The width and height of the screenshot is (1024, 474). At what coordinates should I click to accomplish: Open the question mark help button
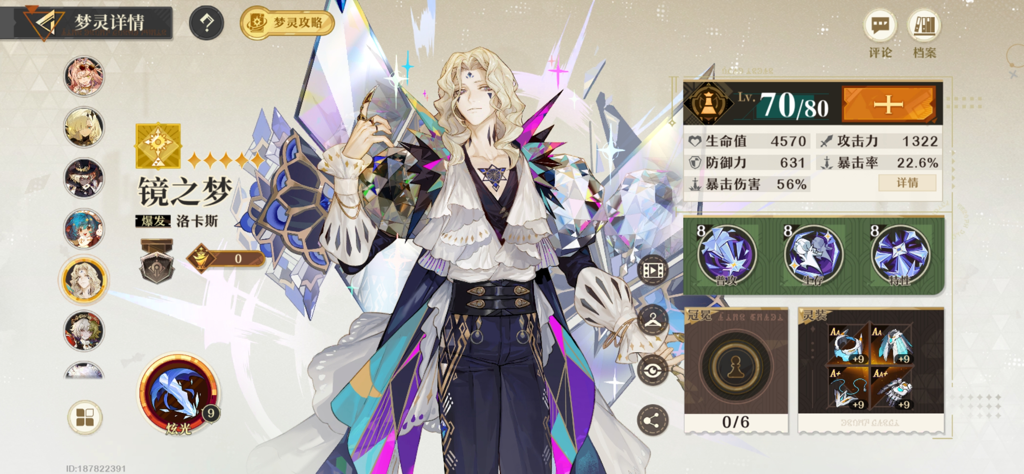(206, 23)
